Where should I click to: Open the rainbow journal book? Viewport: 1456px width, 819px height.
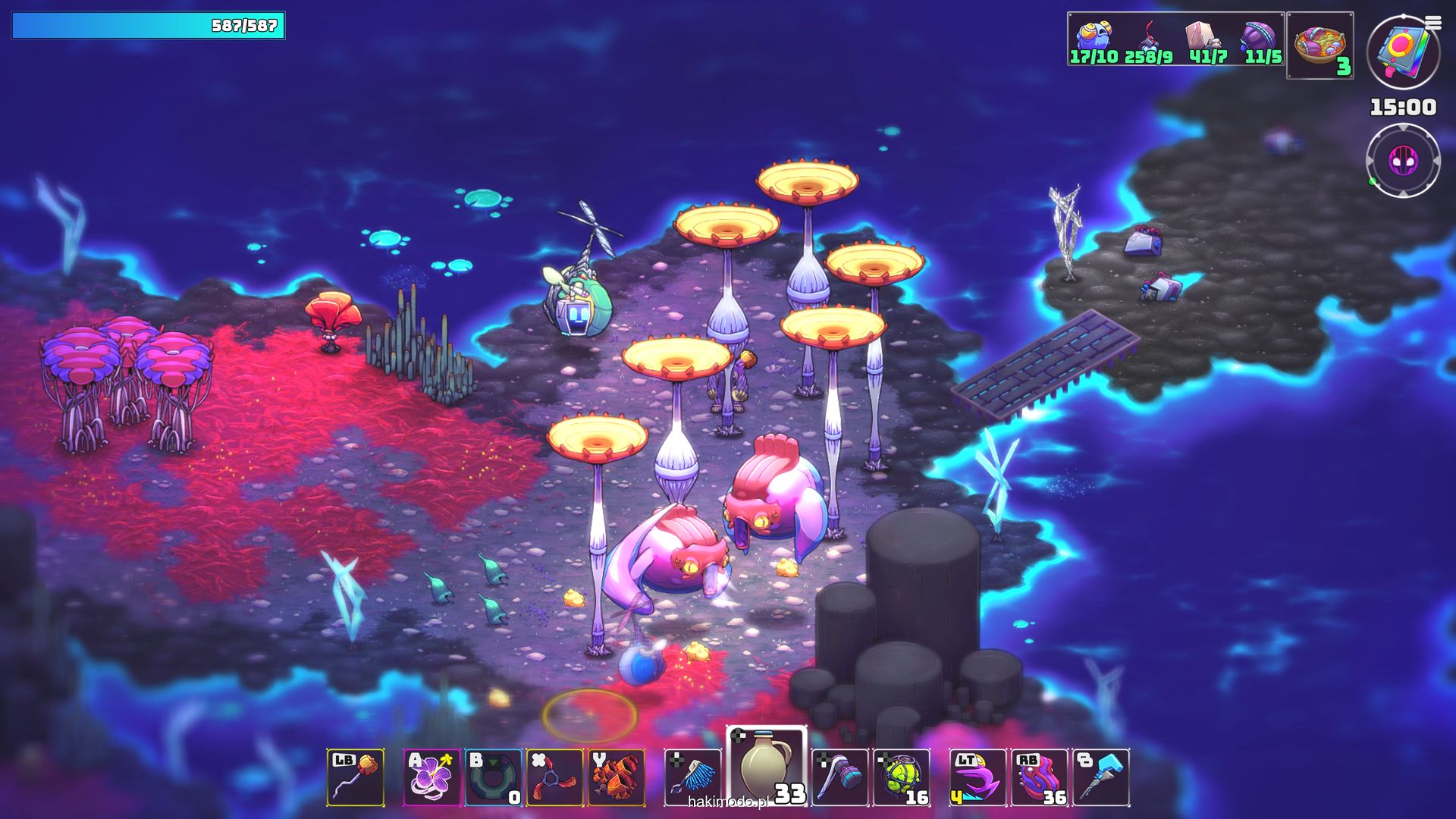click(1403, 52)
